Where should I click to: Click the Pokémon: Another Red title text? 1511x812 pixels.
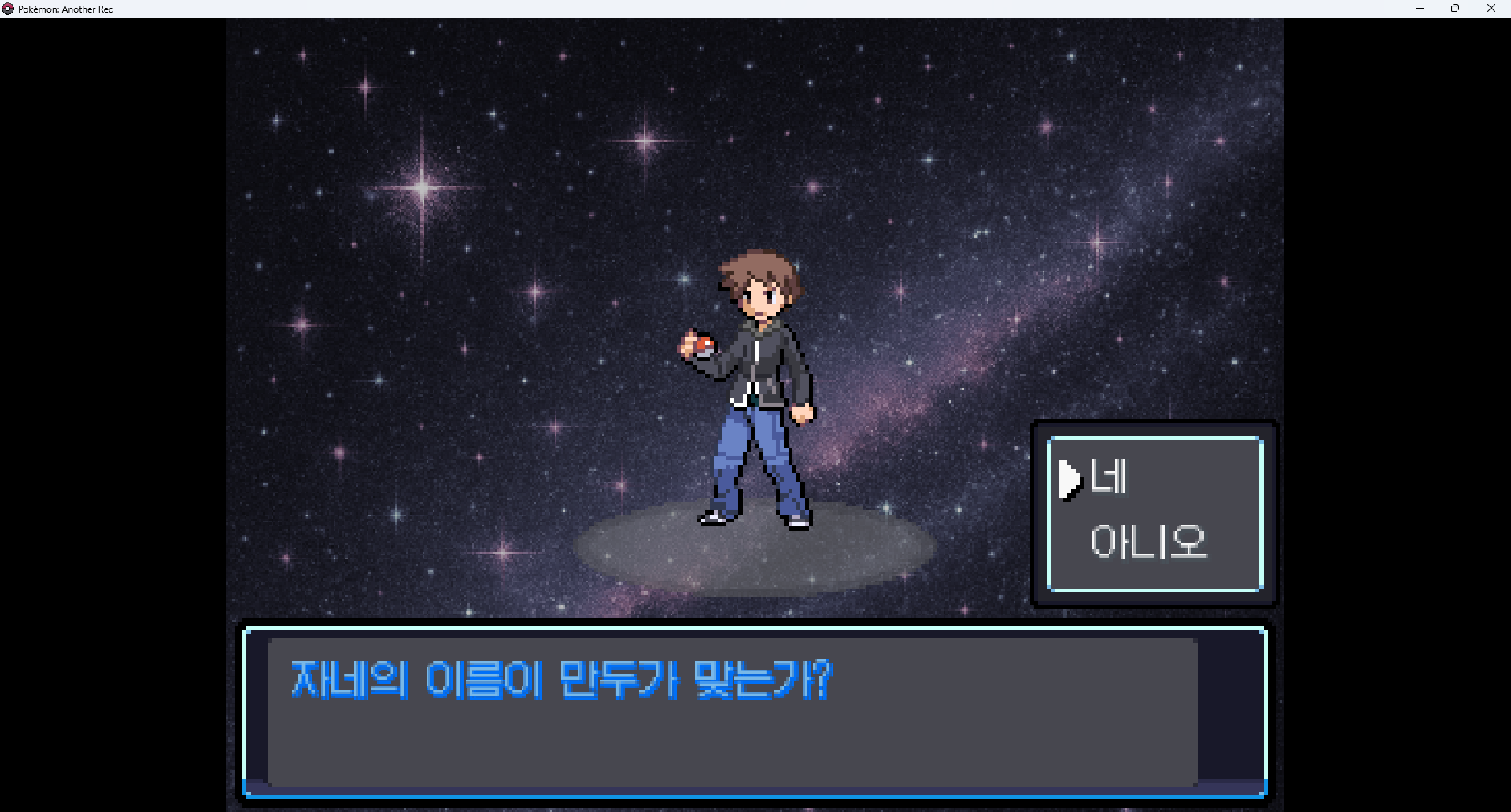coord(65,9)
